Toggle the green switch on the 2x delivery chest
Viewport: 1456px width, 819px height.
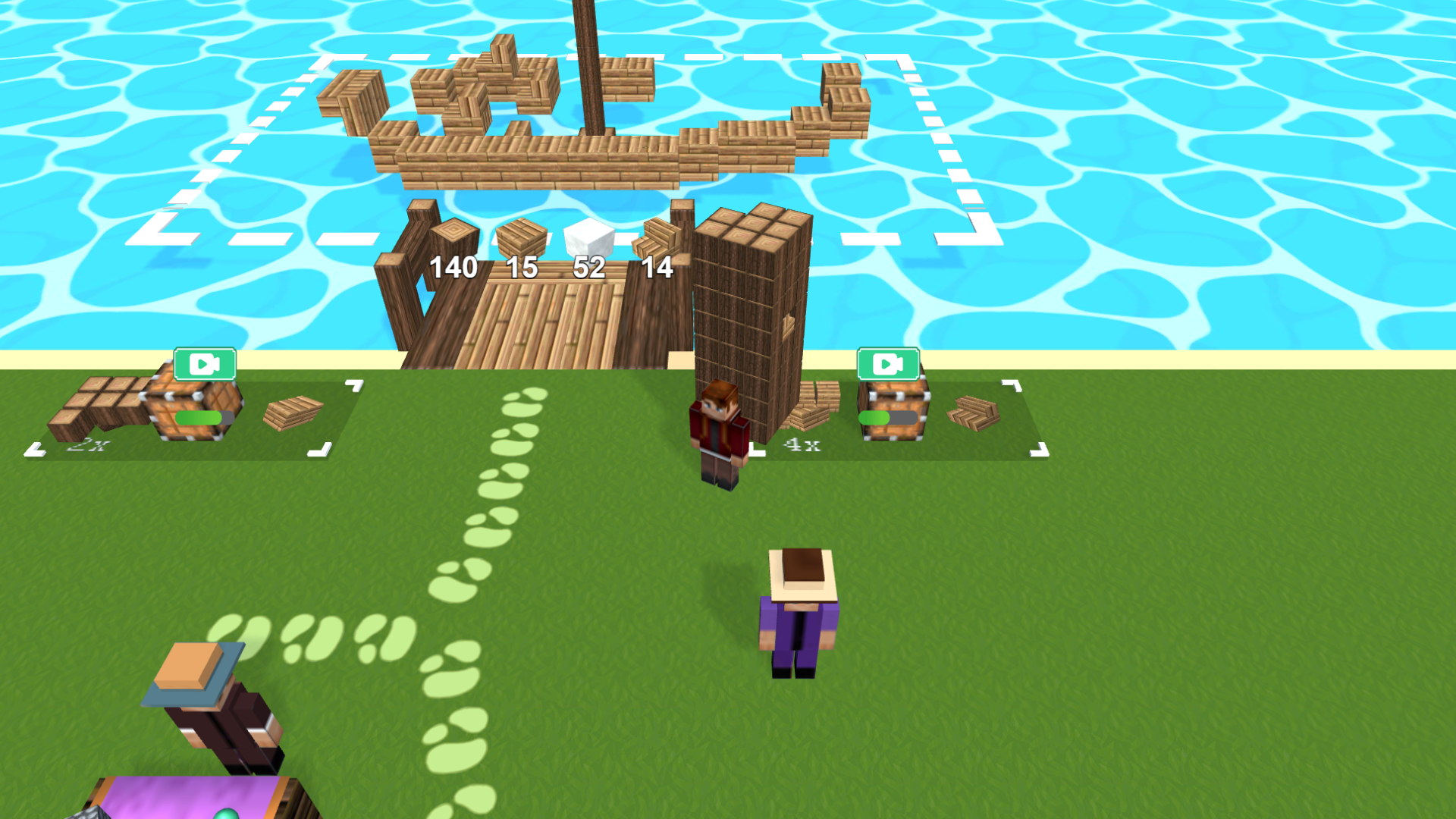(x=202, y=419)
